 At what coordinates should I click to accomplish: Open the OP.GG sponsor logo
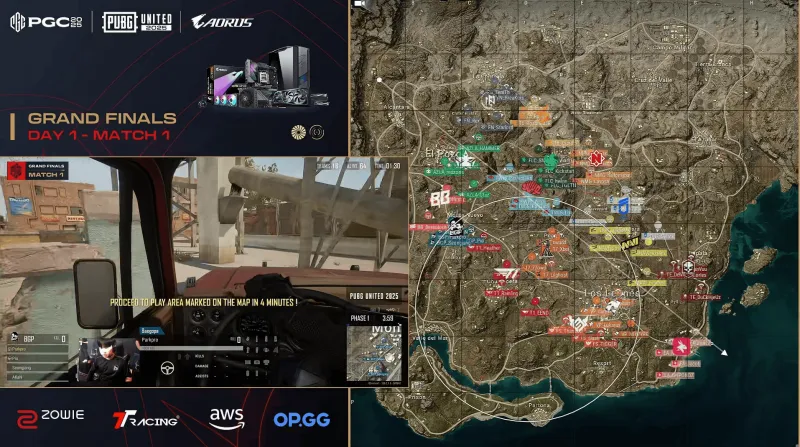[x=301, y=420]
